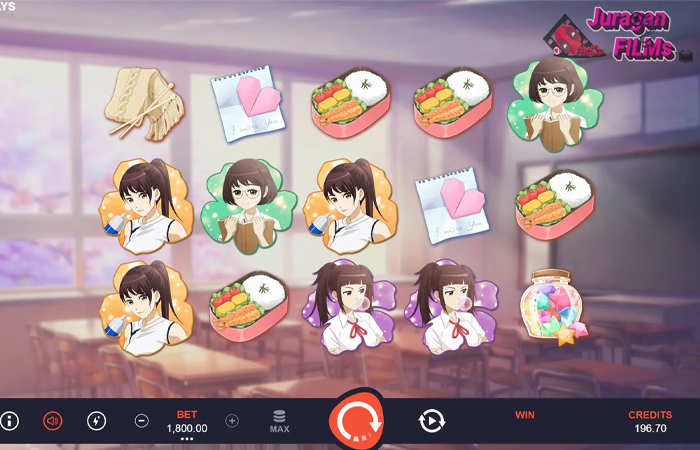Viewport: 700px width, 450px height.
Task: Decrease the bet with the minus button
Action: [142, 421]
